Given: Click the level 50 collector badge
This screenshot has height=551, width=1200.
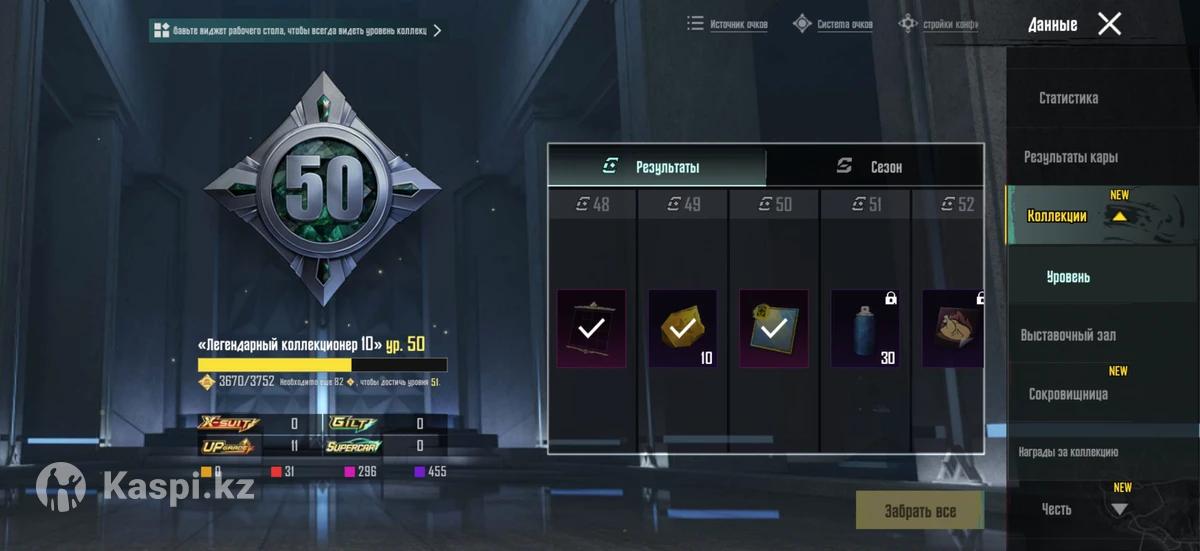Looking at the screenshot, I should click(x=322, y=187).
